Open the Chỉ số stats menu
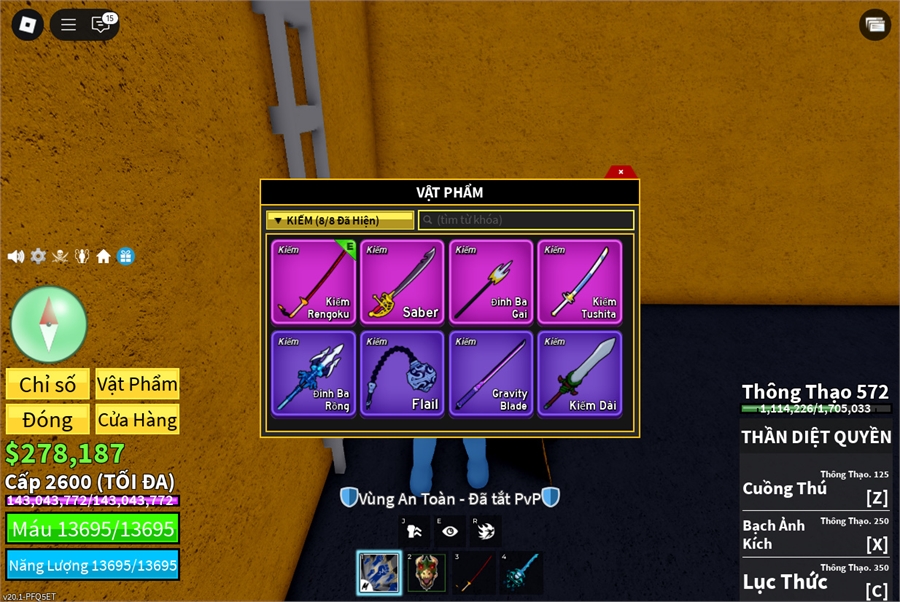900x602 pixels. [48, 384]
